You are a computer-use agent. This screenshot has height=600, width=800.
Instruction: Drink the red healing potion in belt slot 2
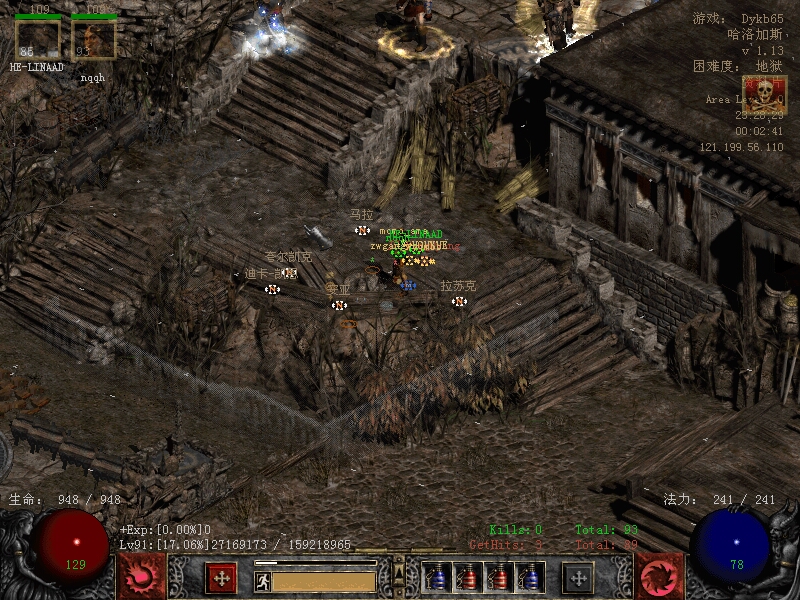click(468, 577)
